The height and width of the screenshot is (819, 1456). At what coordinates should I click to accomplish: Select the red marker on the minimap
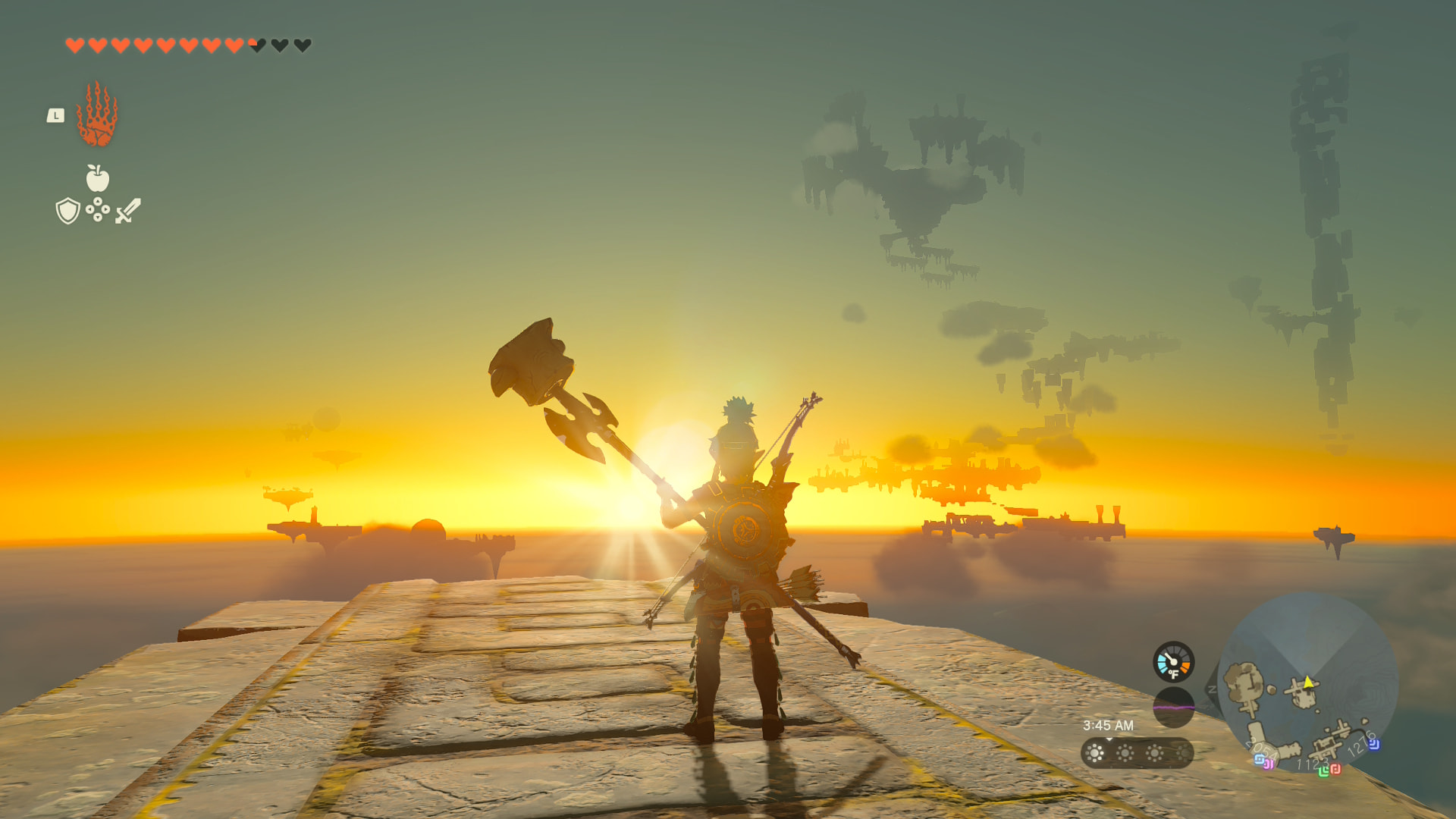point(1335,769)
